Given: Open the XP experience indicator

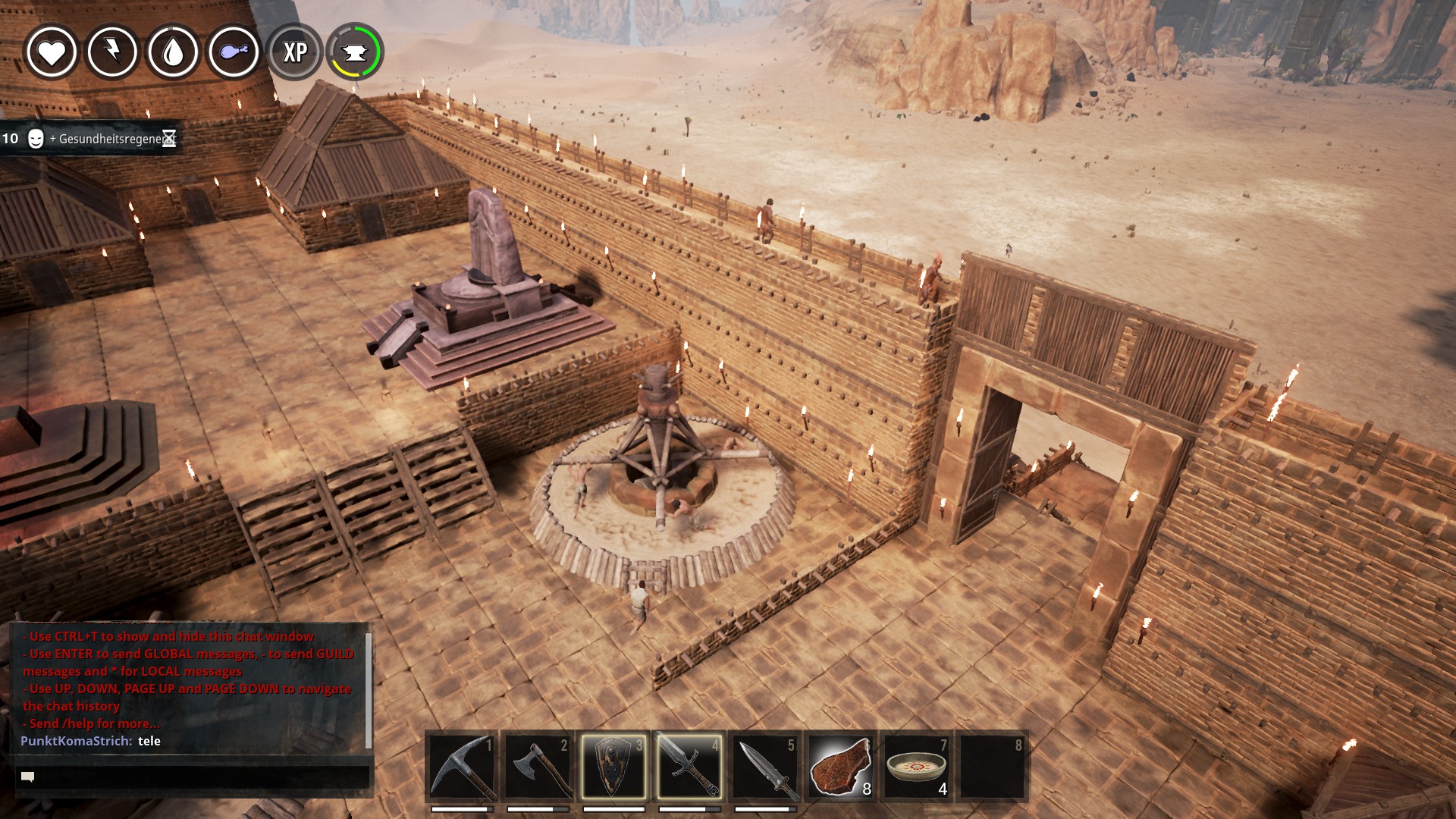Looking at the screenshot, I should (x=295, y=52).
